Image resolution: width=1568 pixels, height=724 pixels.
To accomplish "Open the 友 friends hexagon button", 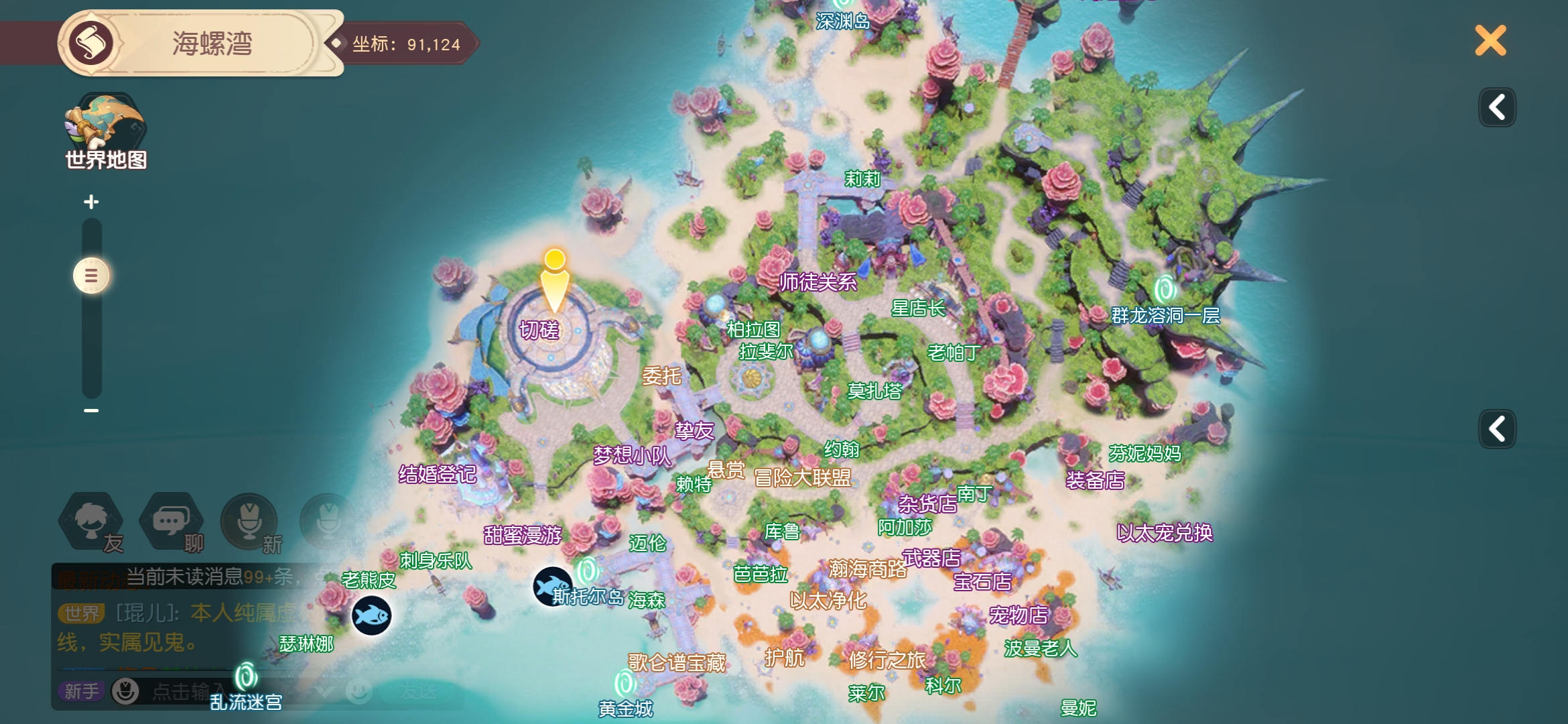I will (92, 522).
